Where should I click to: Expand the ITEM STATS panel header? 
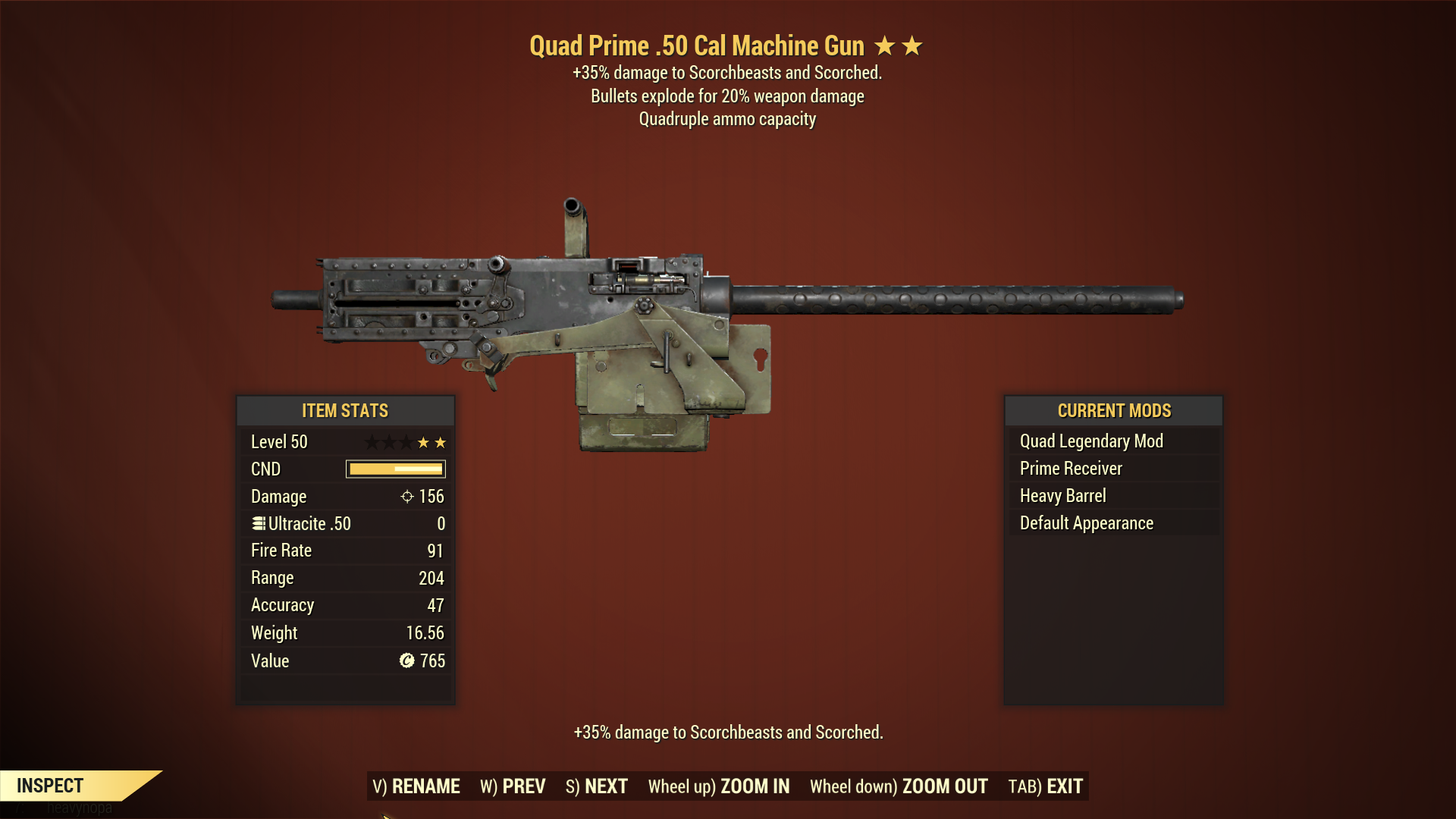click(x=345, y=411)
